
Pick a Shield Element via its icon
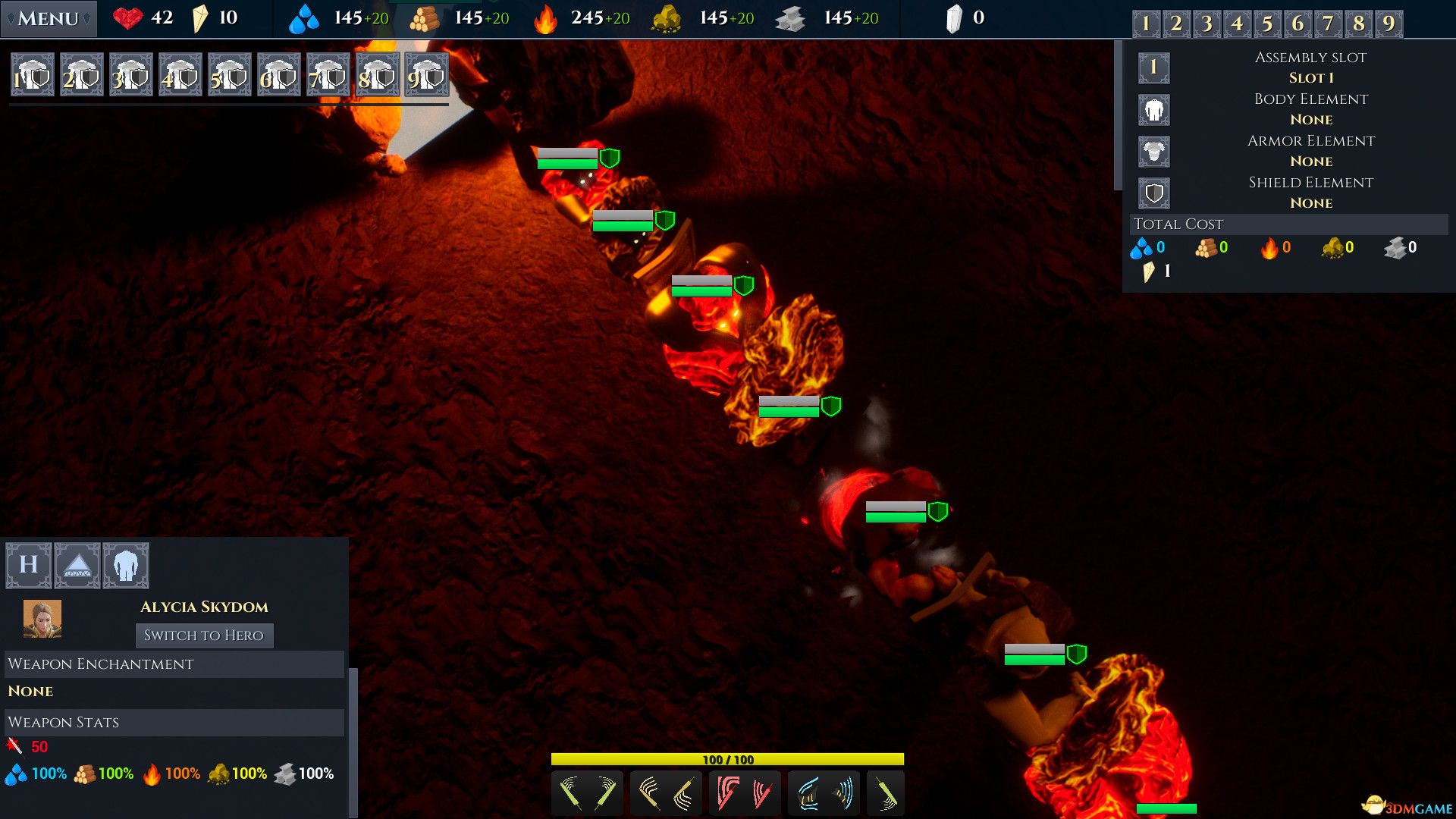1153,193
